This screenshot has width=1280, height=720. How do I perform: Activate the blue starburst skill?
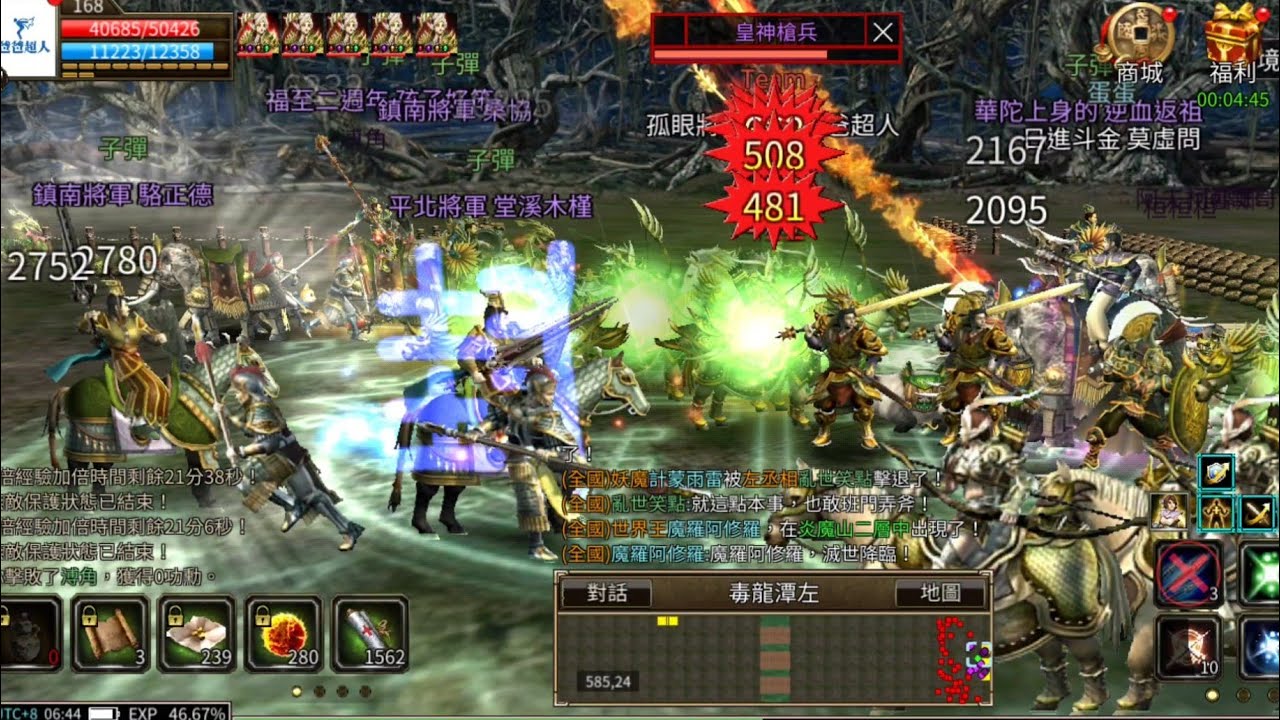click(1262, 647)
